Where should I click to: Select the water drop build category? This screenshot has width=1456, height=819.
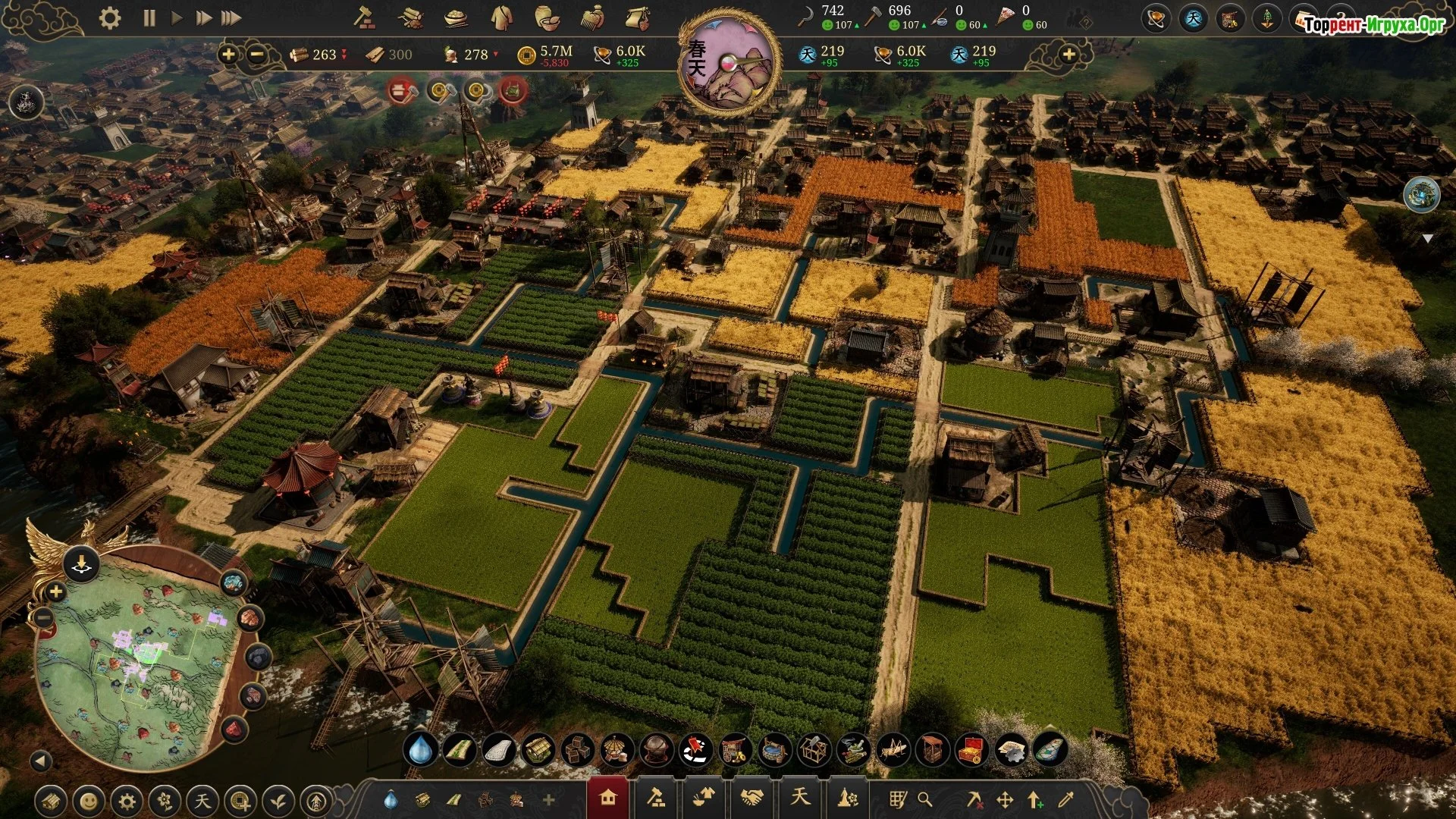pyautogui.click(x=419, y=751)
